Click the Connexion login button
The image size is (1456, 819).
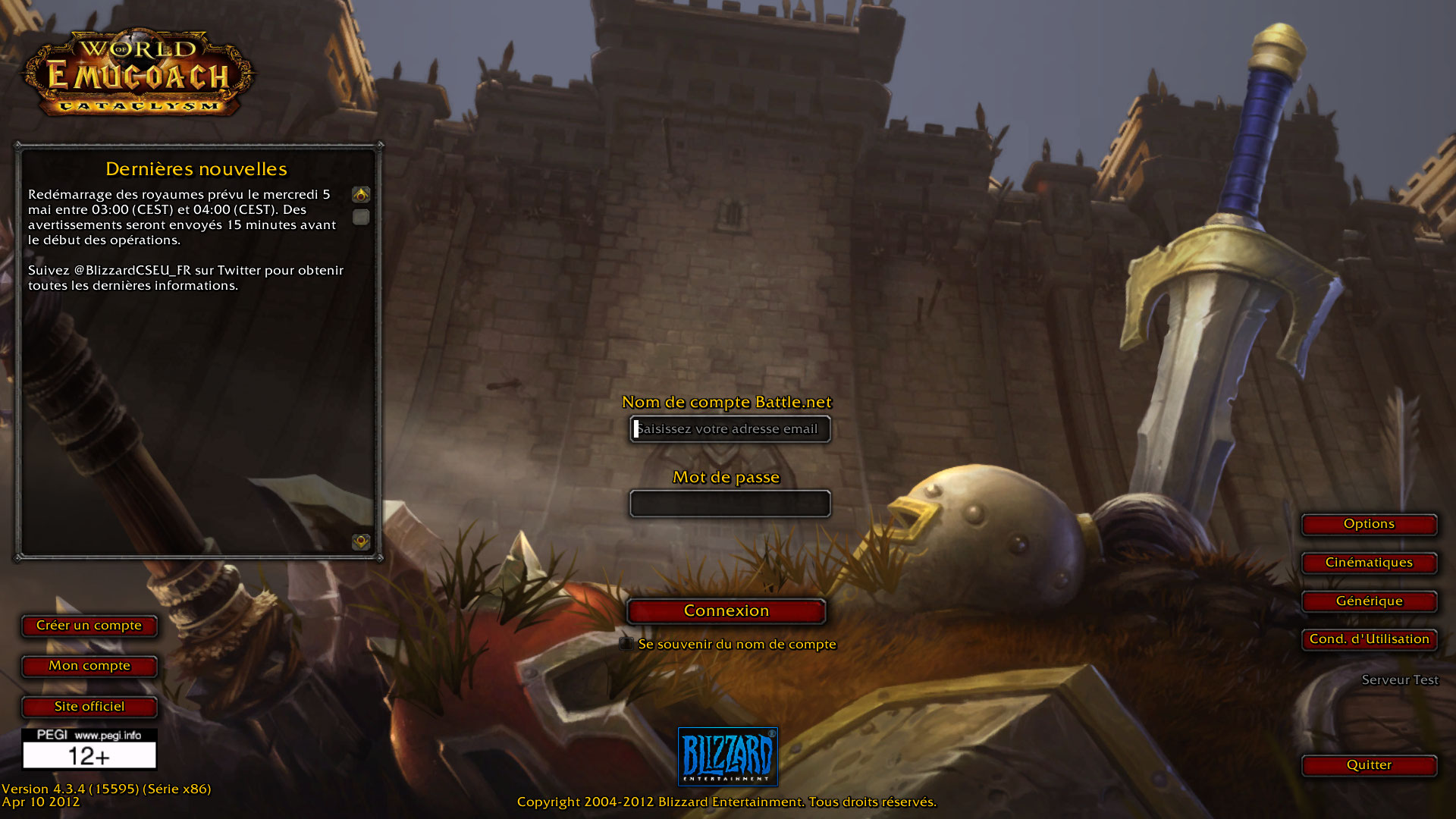point(726,611)
